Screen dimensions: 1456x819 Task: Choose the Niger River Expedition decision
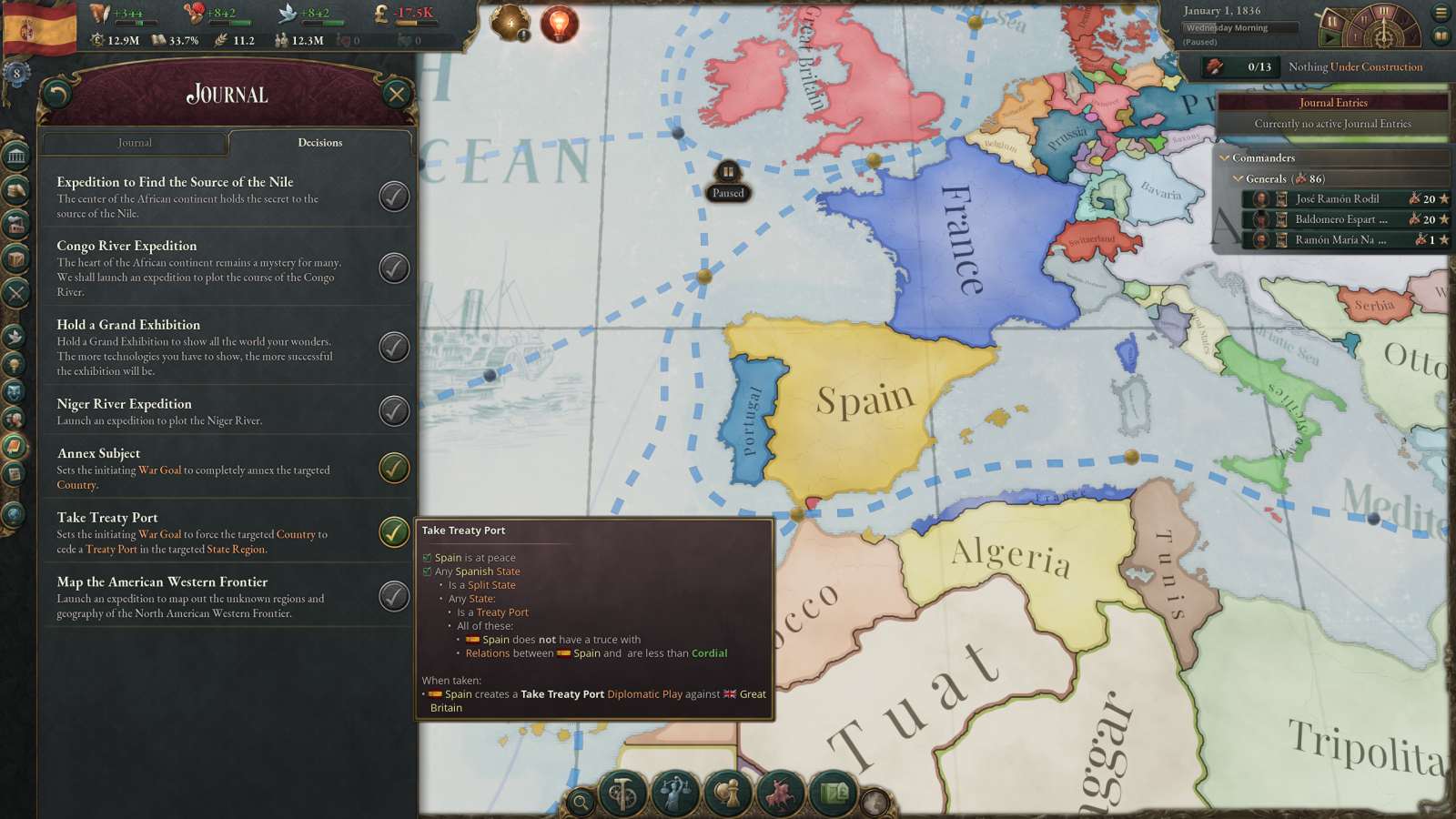[x=394, y=411]
